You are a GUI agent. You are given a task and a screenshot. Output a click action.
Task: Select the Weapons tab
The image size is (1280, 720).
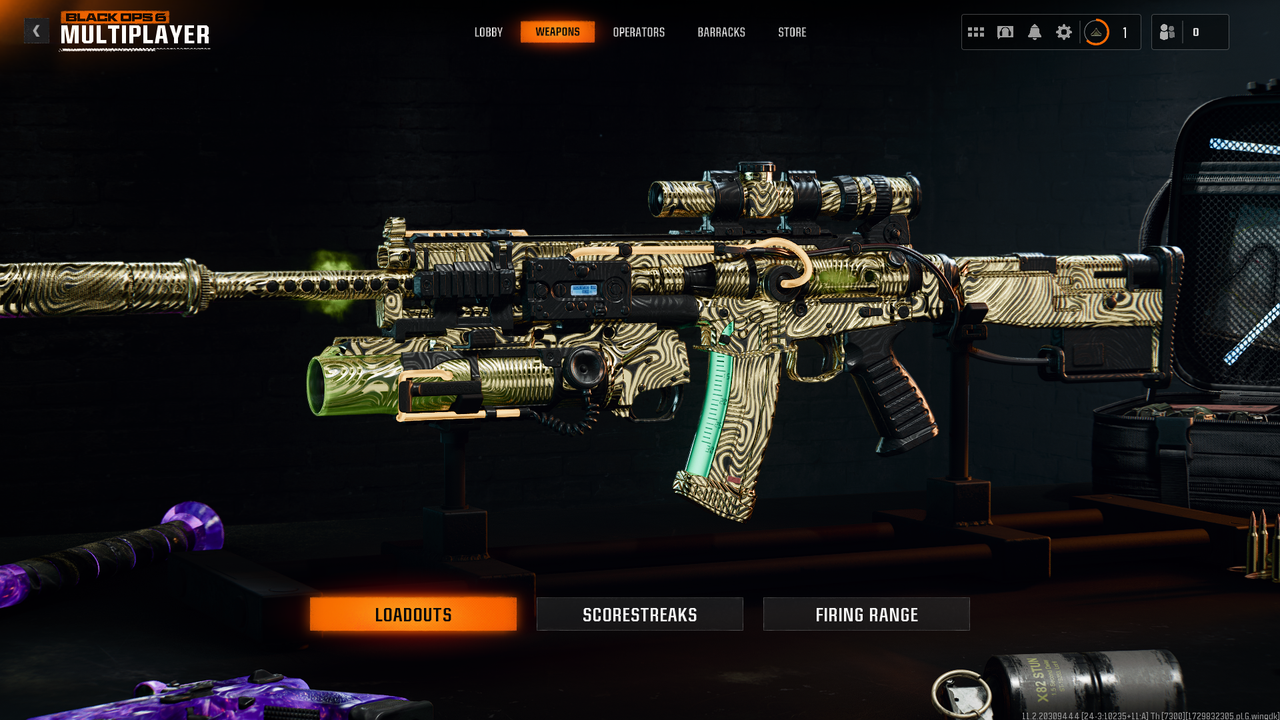pos(557,32)
